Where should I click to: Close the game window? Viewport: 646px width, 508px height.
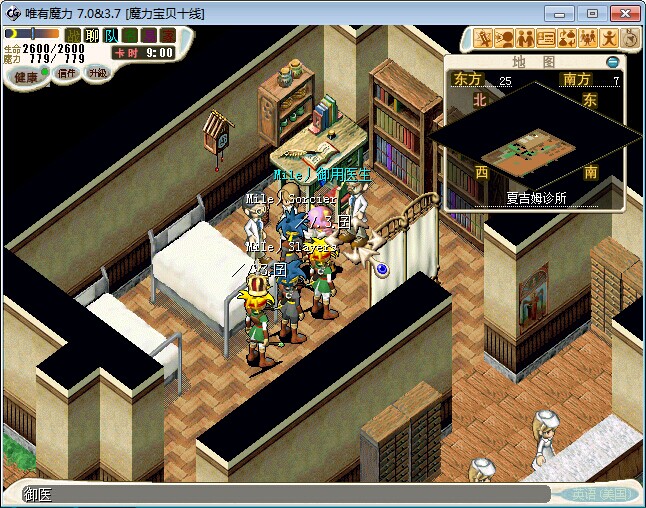[623, 13]
